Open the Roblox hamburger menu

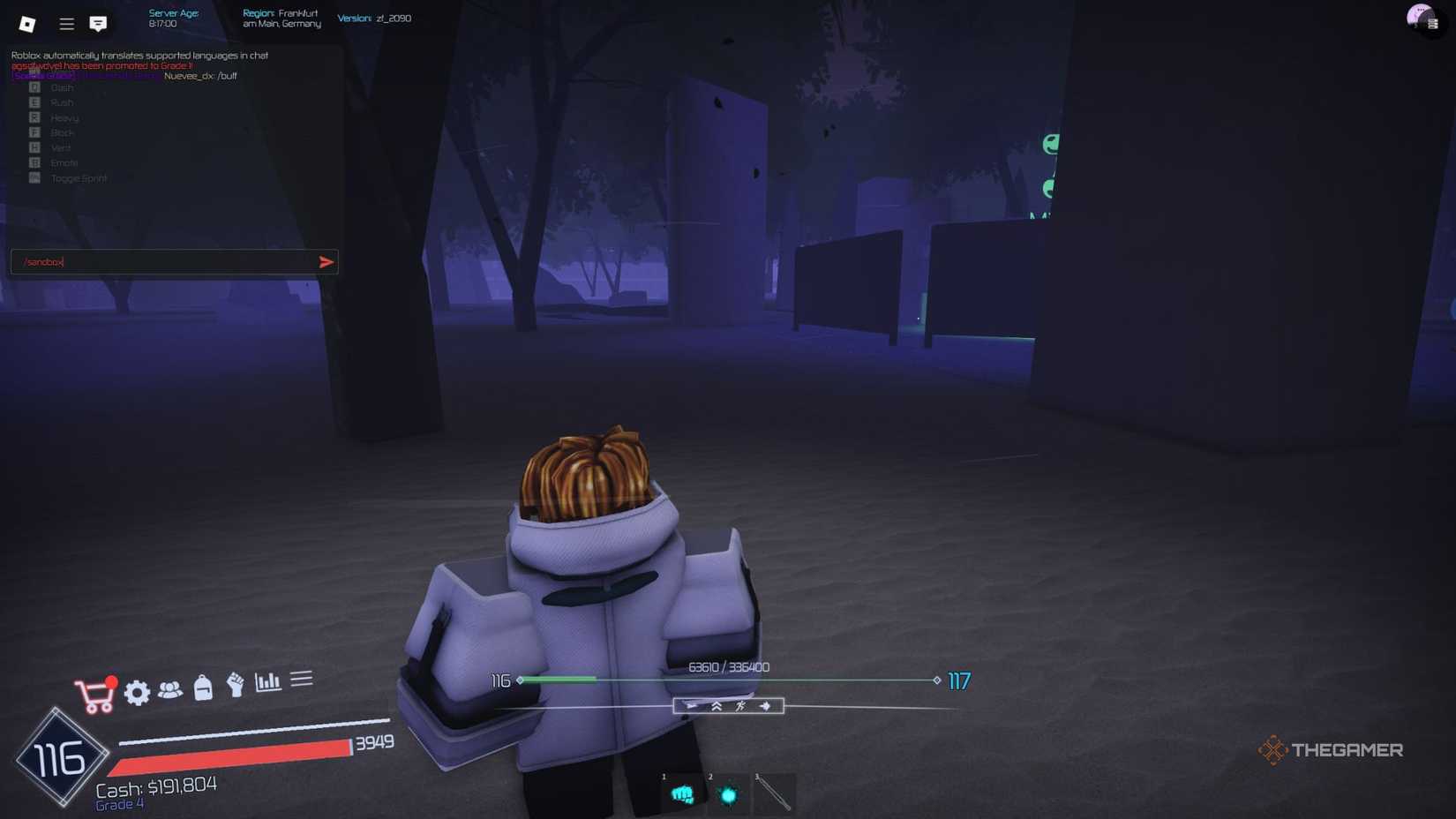coord(66,23)
